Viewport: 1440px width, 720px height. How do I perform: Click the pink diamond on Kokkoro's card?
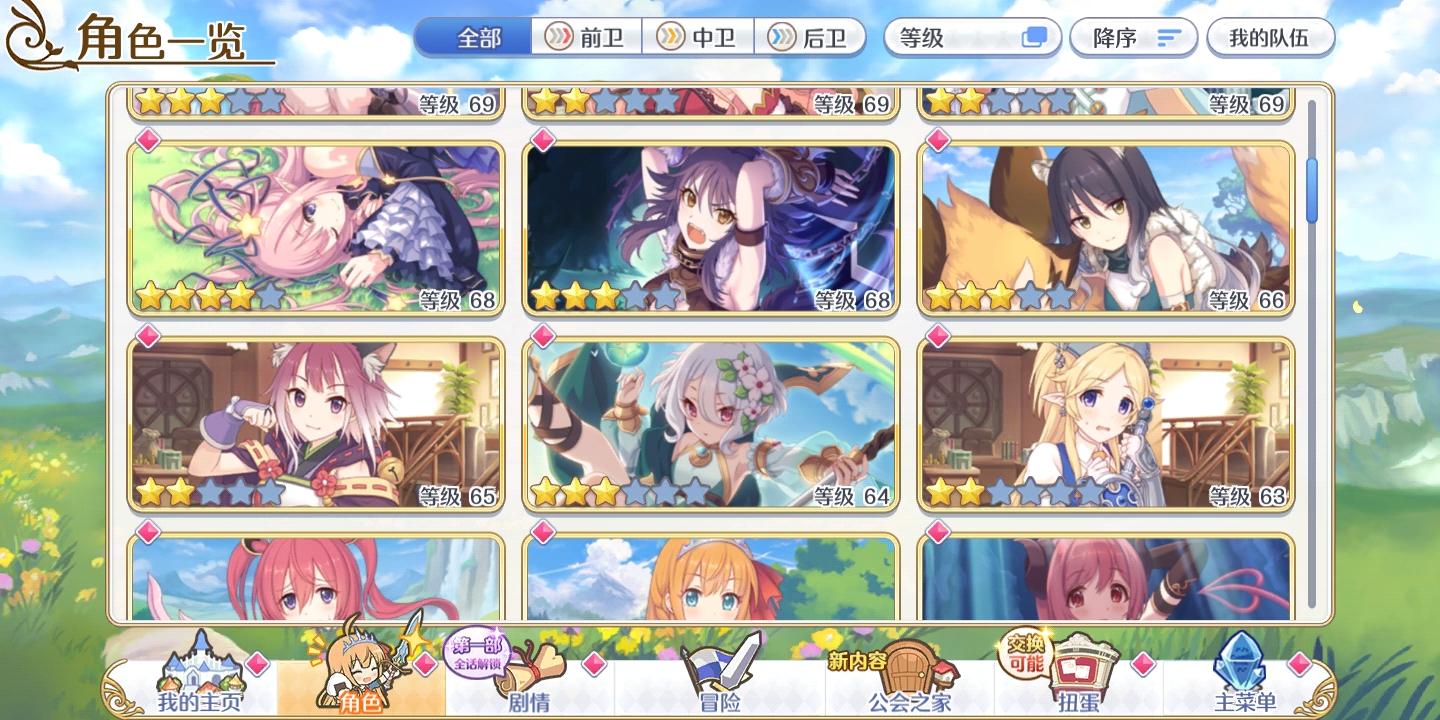[545, 334]
